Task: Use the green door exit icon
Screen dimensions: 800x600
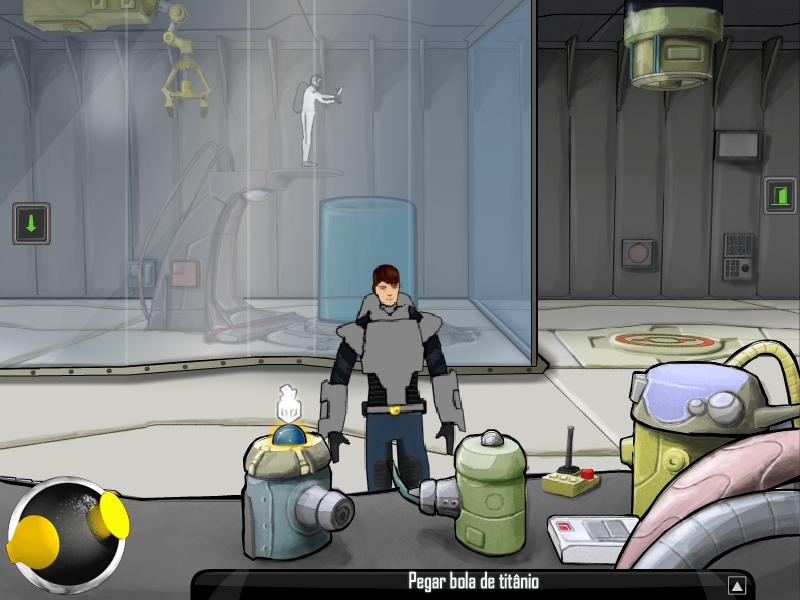Action: (779, 194)
